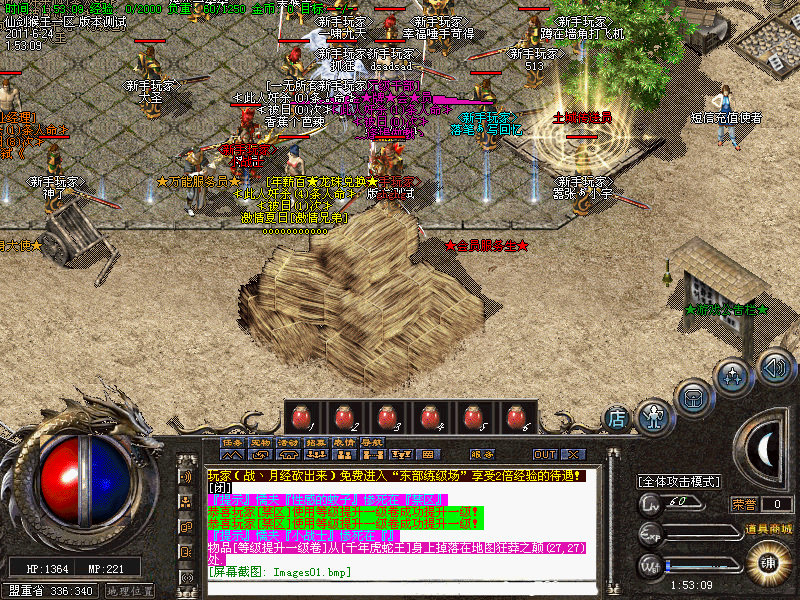Select the red potion in belt slot 6

click(x=516, y=417)
